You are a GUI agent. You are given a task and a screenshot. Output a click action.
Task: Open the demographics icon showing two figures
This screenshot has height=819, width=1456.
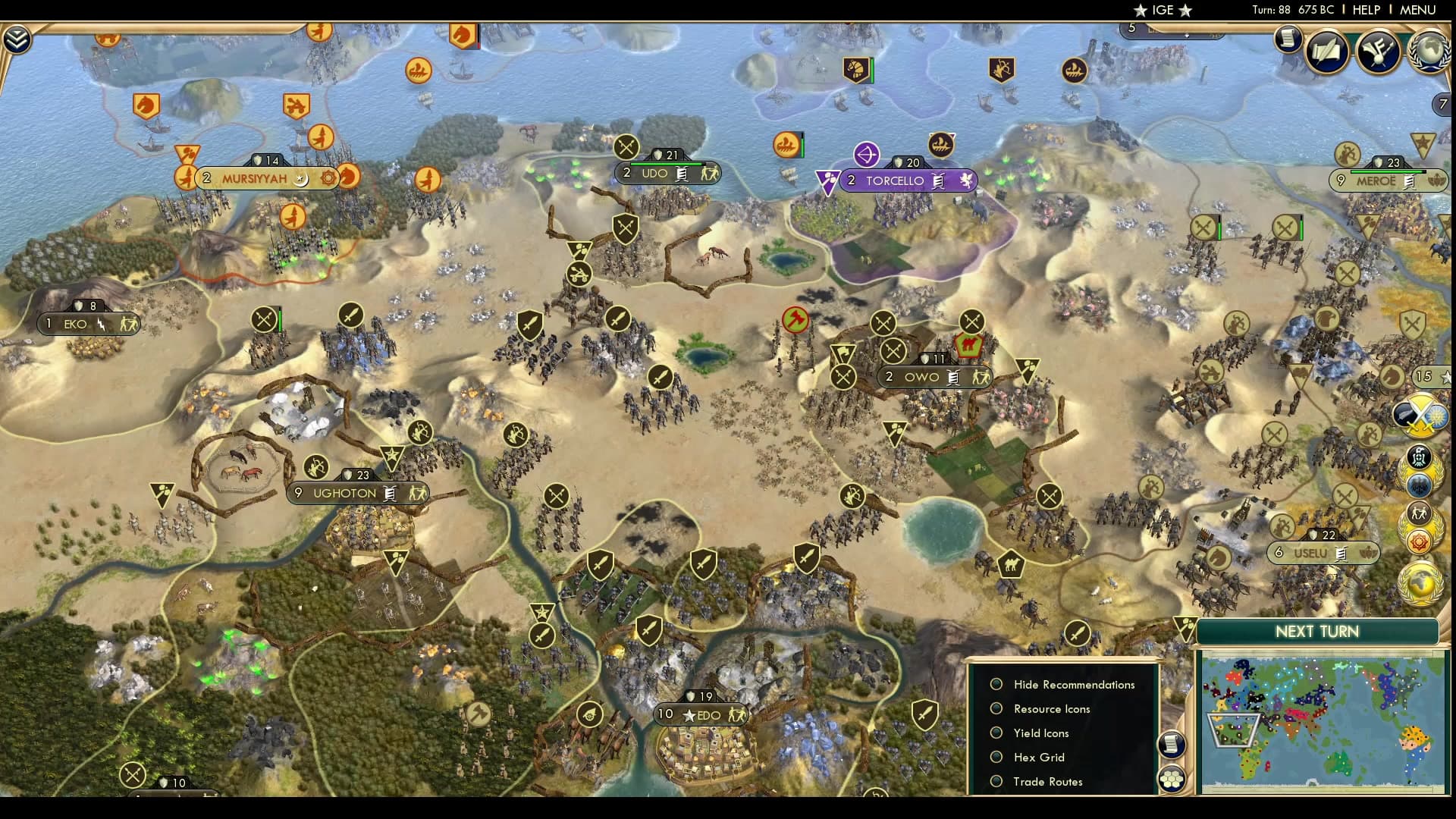point(1417,513)
